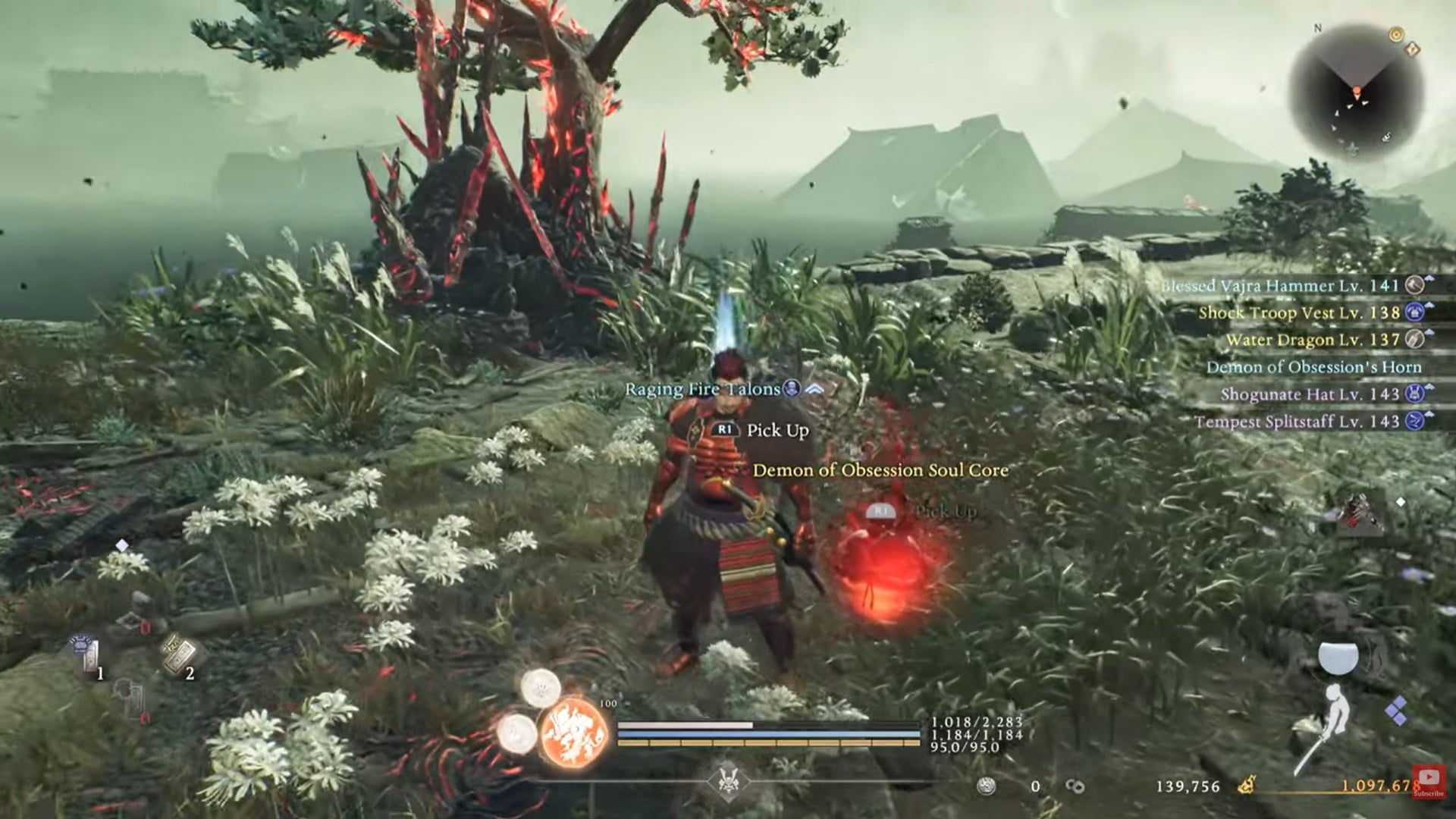Click the Demon of Obsession Soul Core label

[880, 470]
